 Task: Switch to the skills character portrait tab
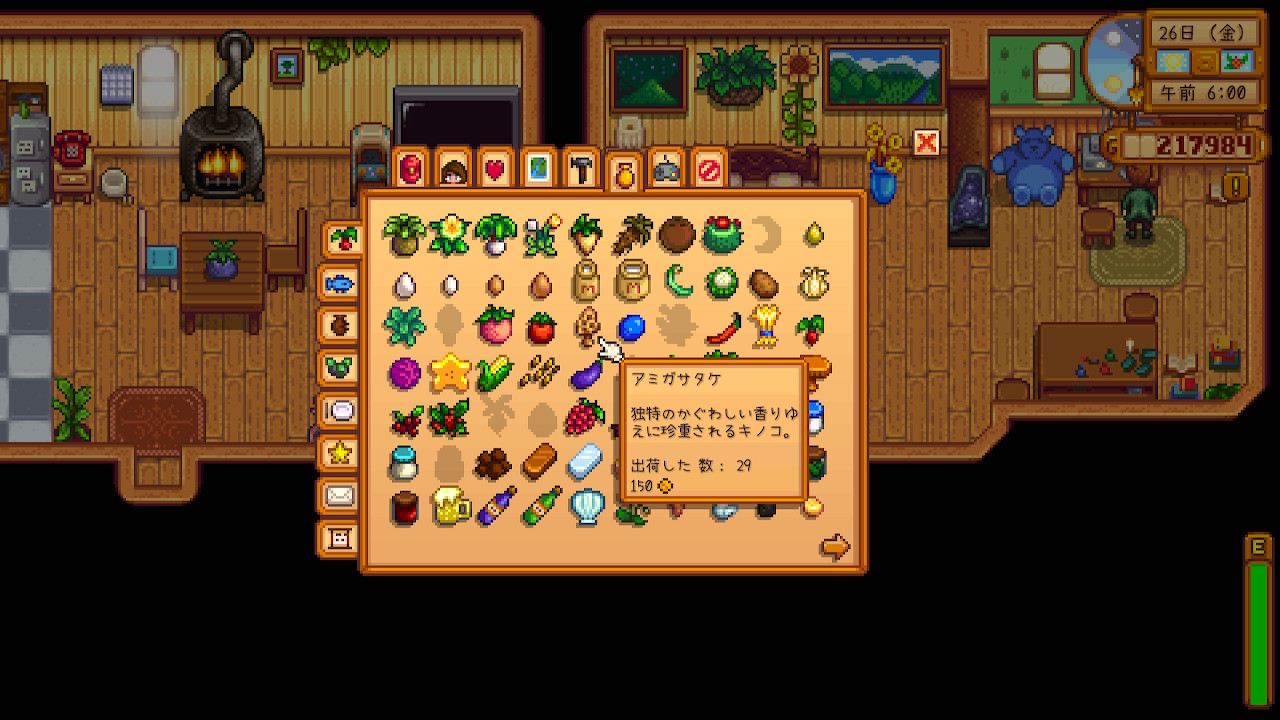453,169
